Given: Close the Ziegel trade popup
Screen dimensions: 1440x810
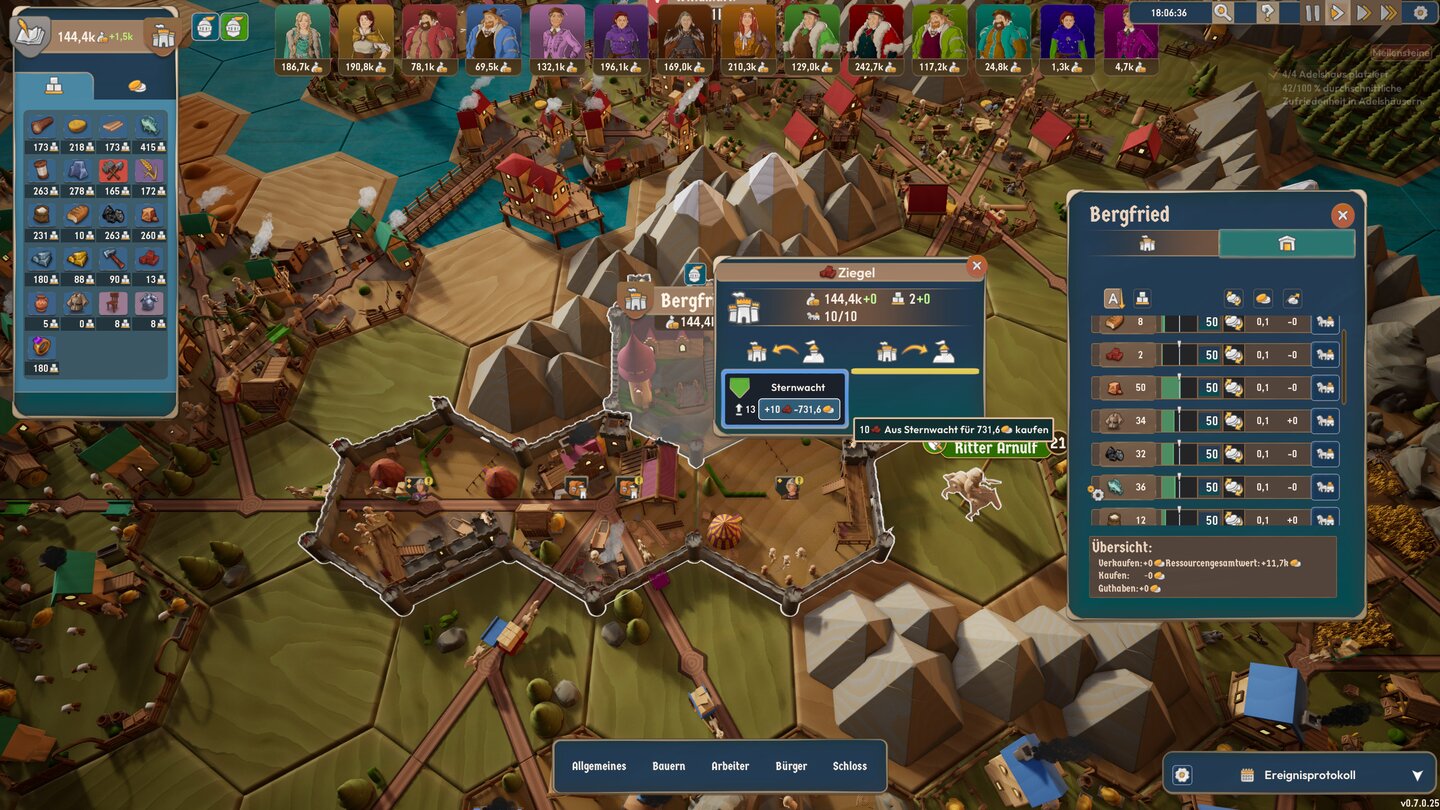Looking at the screenshot, I should [977, 266].
